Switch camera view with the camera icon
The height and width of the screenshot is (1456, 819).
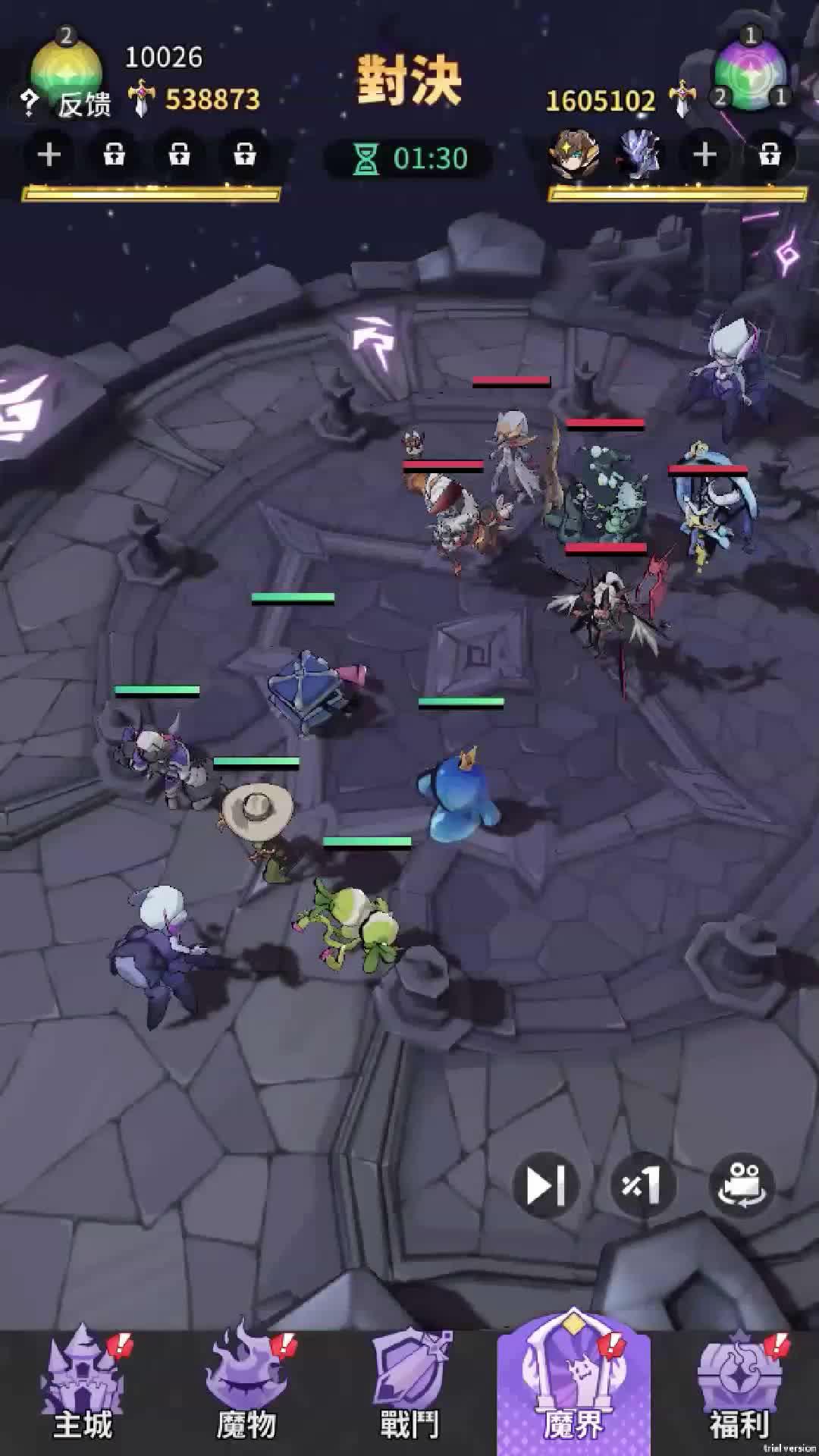click(741, 1185)
